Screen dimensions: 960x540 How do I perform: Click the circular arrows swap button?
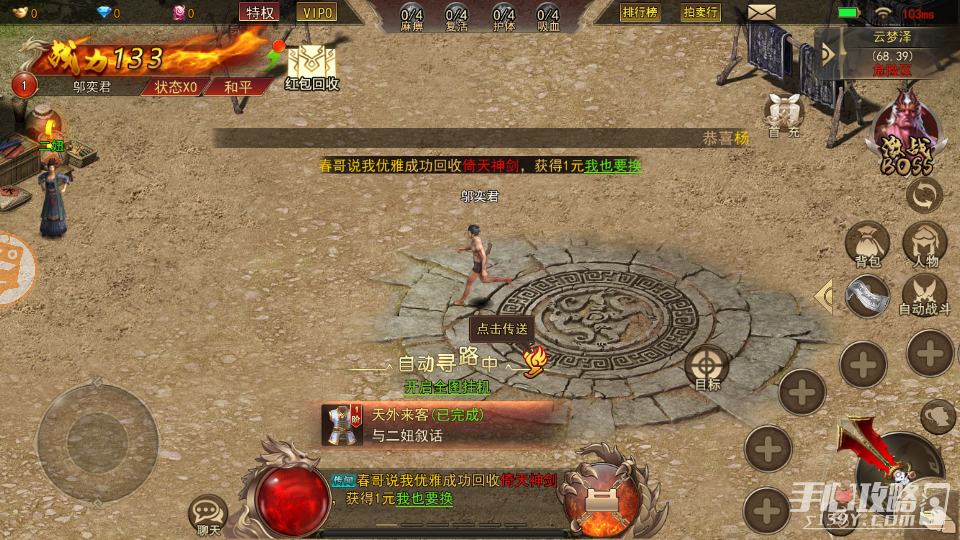924,194
